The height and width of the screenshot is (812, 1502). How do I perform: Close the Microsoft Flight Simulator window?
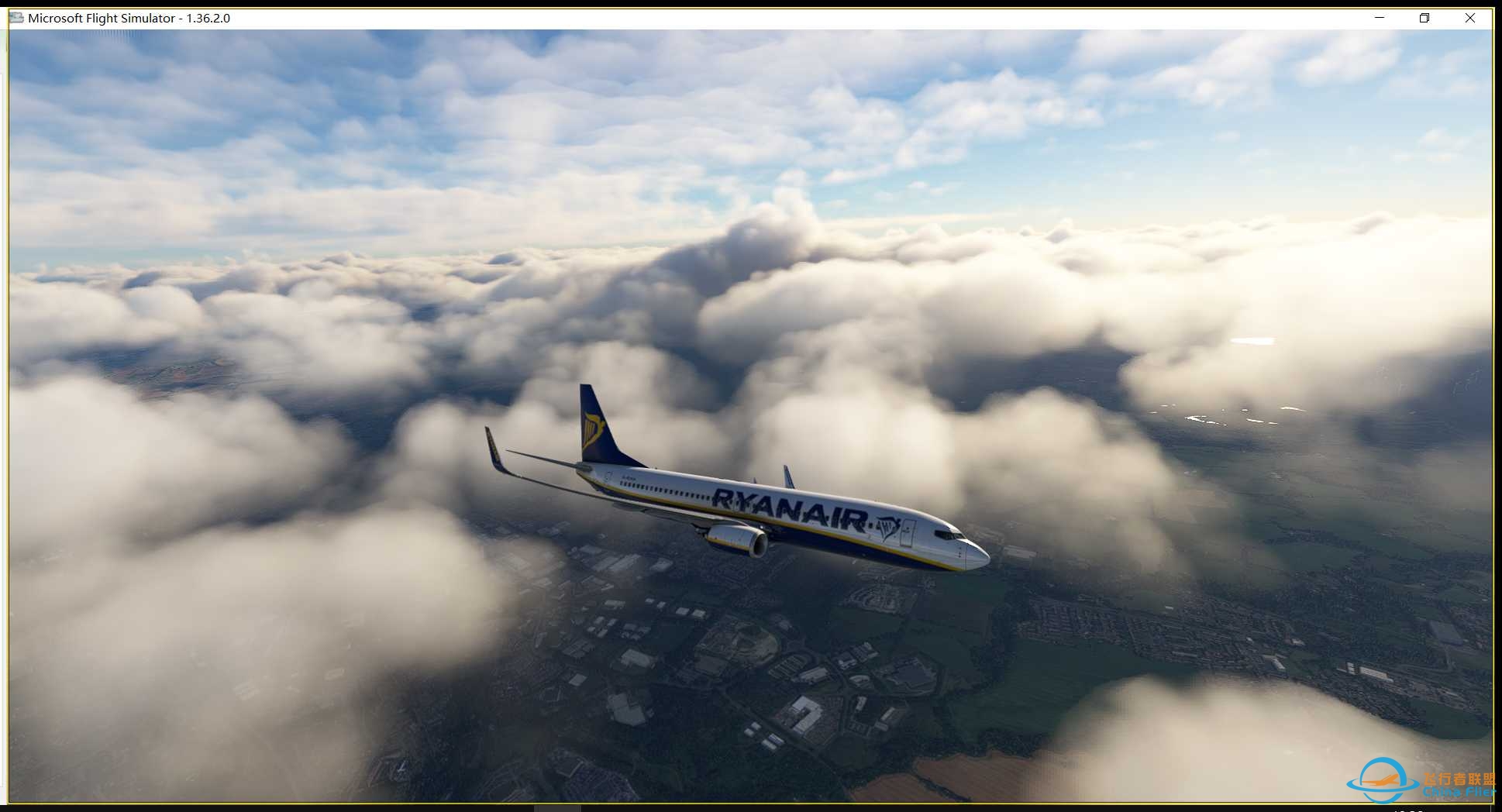click(x=1469, y=18)
